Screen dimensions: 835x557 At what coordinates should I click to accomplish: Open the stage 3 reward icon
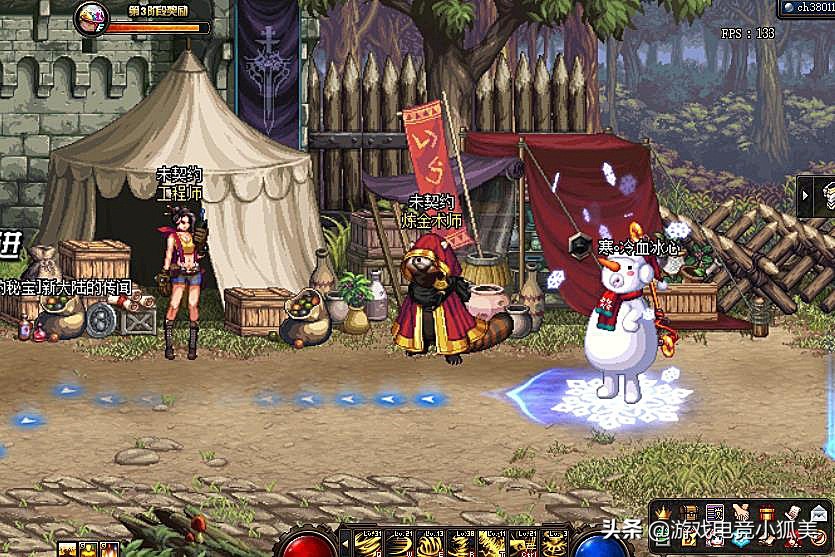pos(90,15)
